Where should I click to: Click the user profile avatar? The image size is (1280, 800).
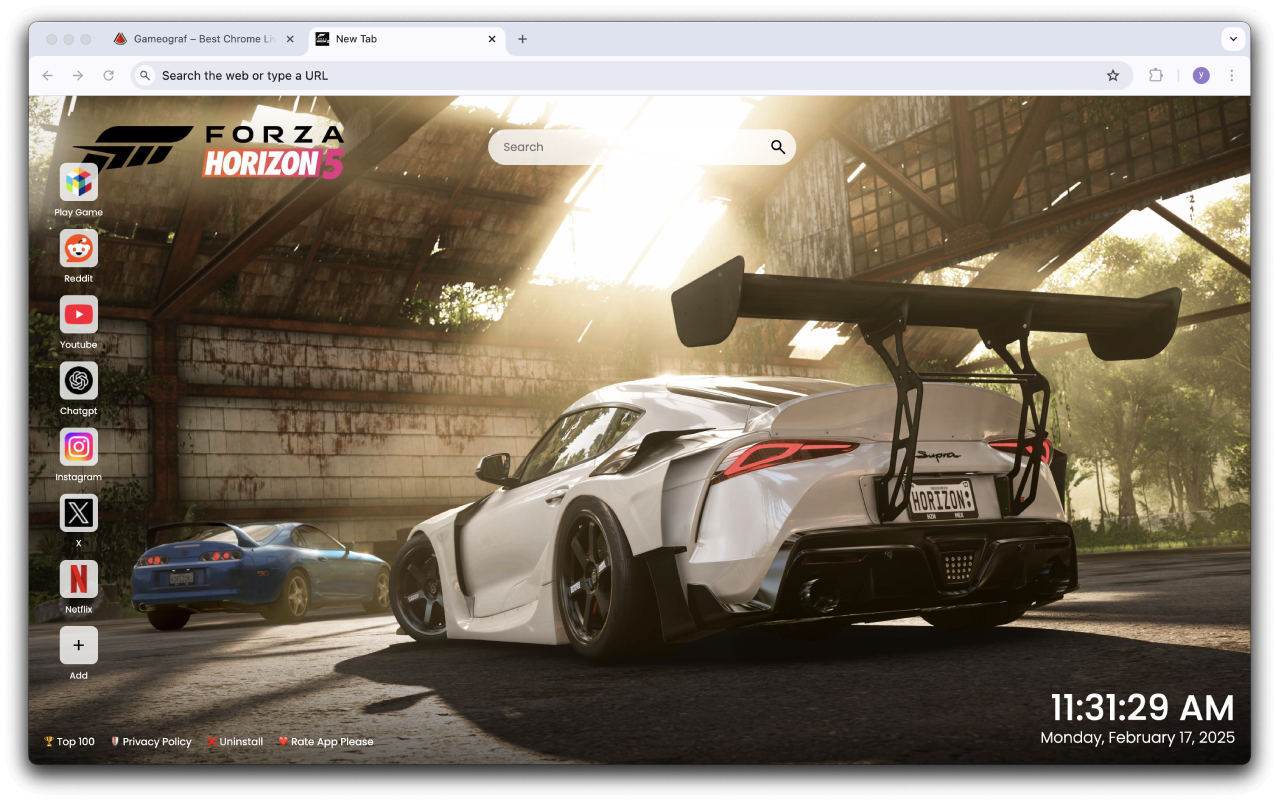[x=1200, y=75]
